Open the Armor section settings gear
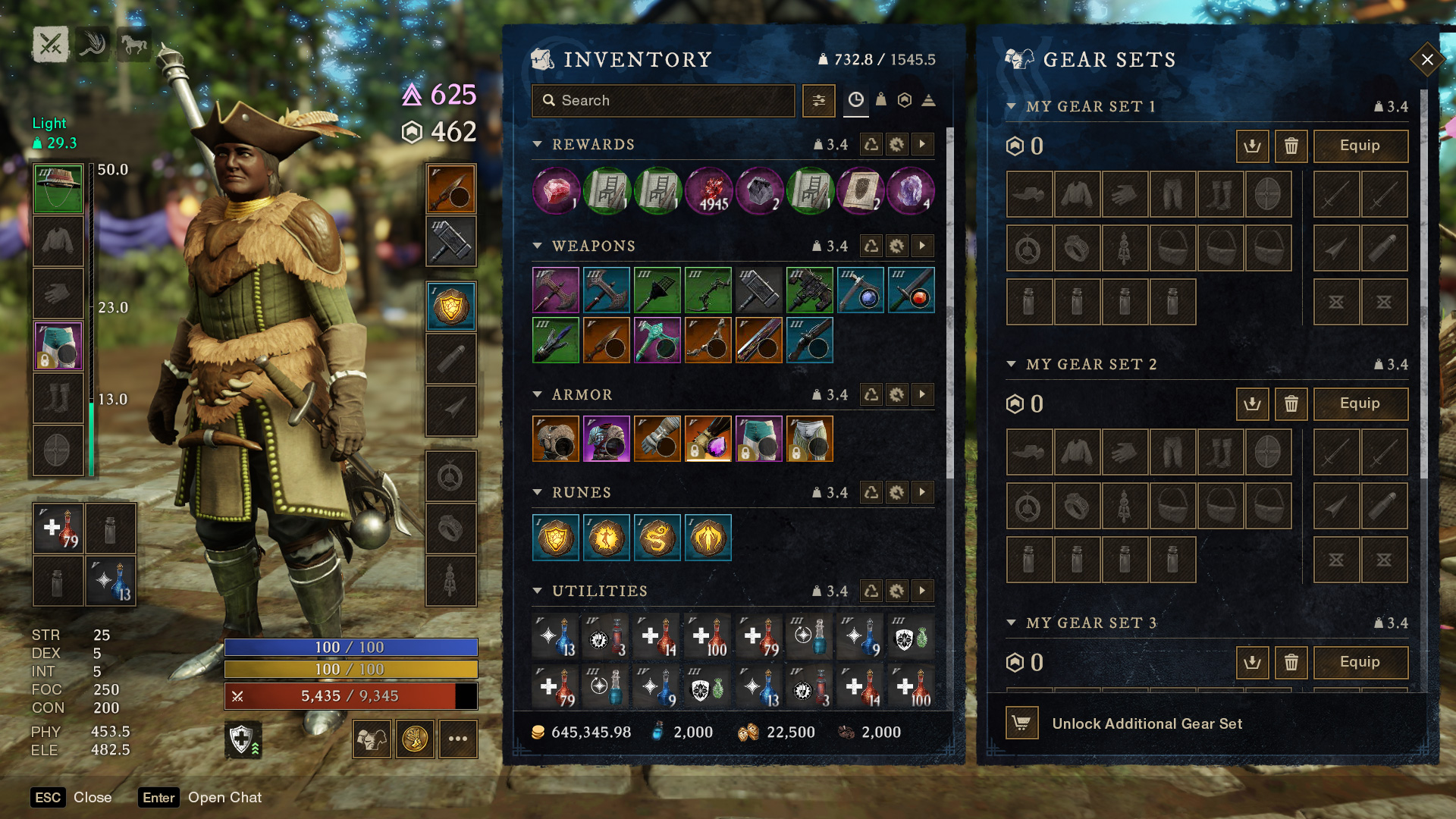Screen dimensions: 1456x819 897,394
